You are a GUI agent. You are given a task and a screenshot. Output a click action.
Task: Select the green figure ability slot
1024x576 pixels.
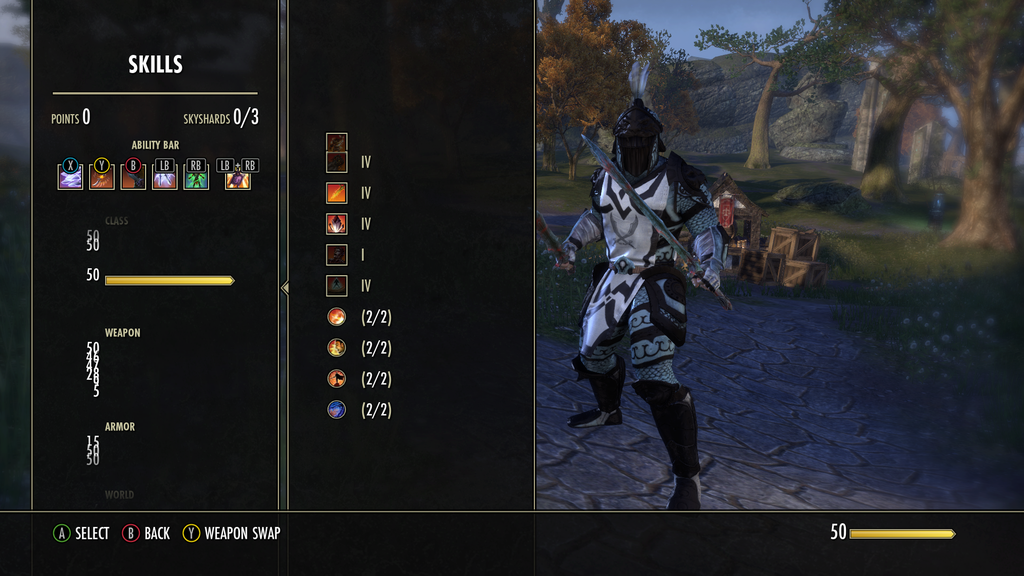pos(196,178)
